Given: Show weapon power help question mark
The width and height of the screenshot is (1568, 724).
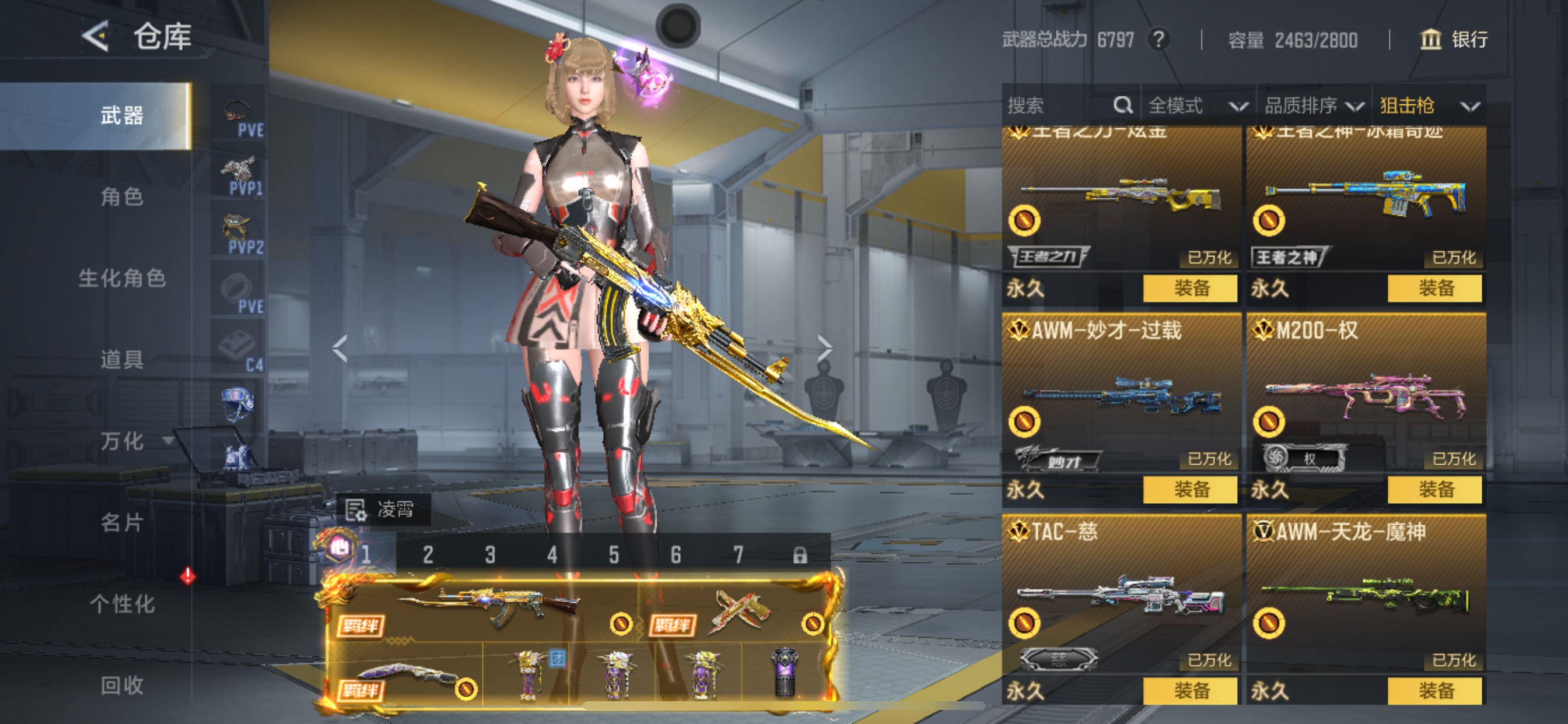Looking at the screenshot, I should (x=1158, y=40).
